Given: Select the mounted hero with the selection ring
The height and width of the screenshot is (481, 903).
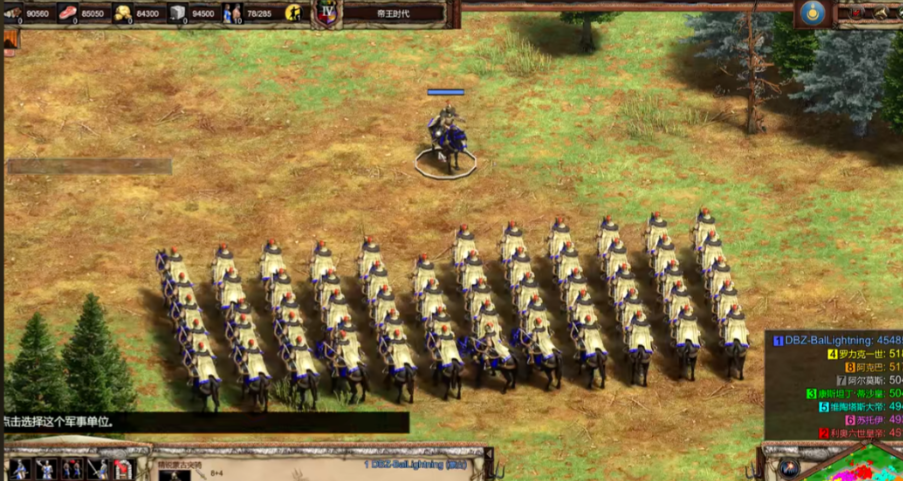Looking at the screenshot, I should (446, 141).
